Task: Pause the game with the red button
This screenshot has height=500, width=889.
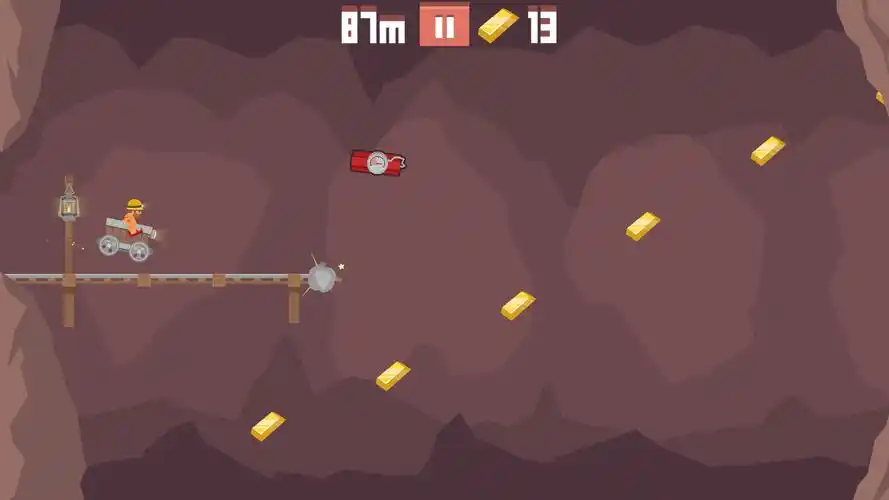Action: tap(444, 27)
